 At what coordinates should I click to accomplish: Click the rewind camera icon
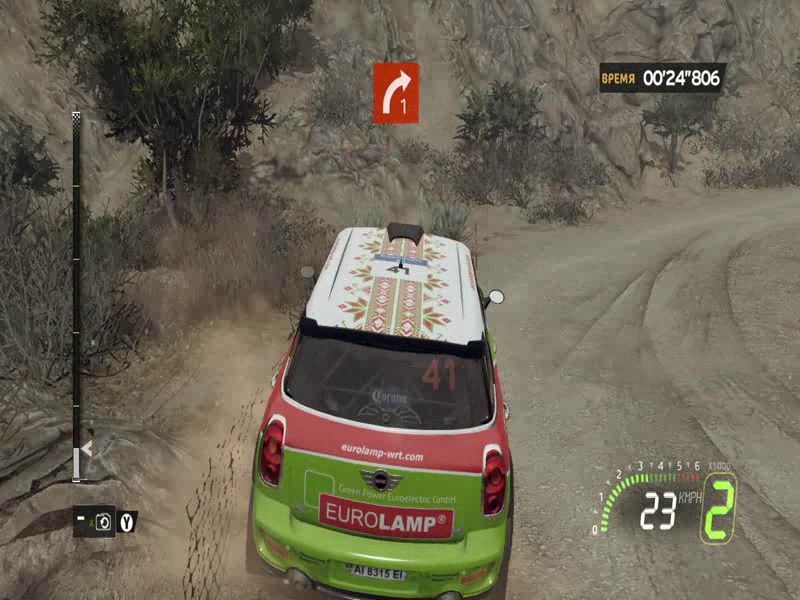(x=103, y=521)
